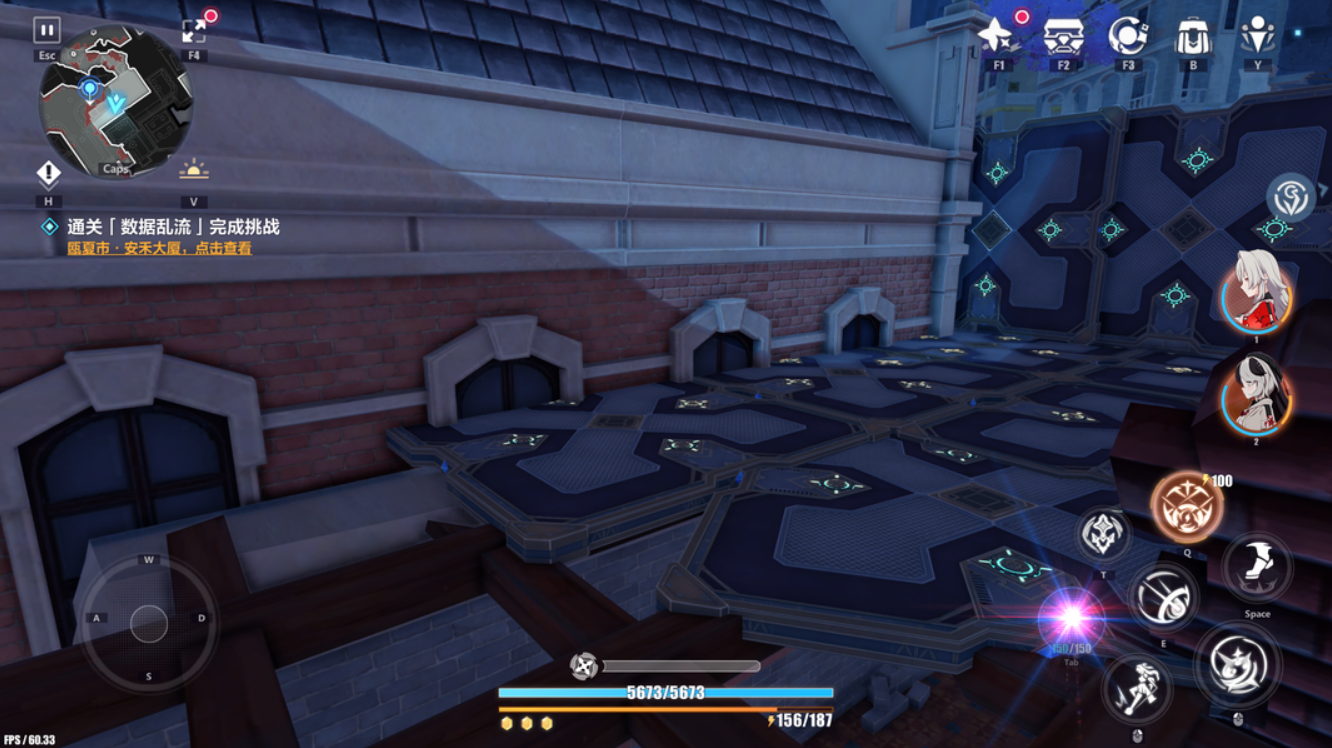Switch to the white-haired character portrait
The image size is (1332, 748).
[1257, 292]
